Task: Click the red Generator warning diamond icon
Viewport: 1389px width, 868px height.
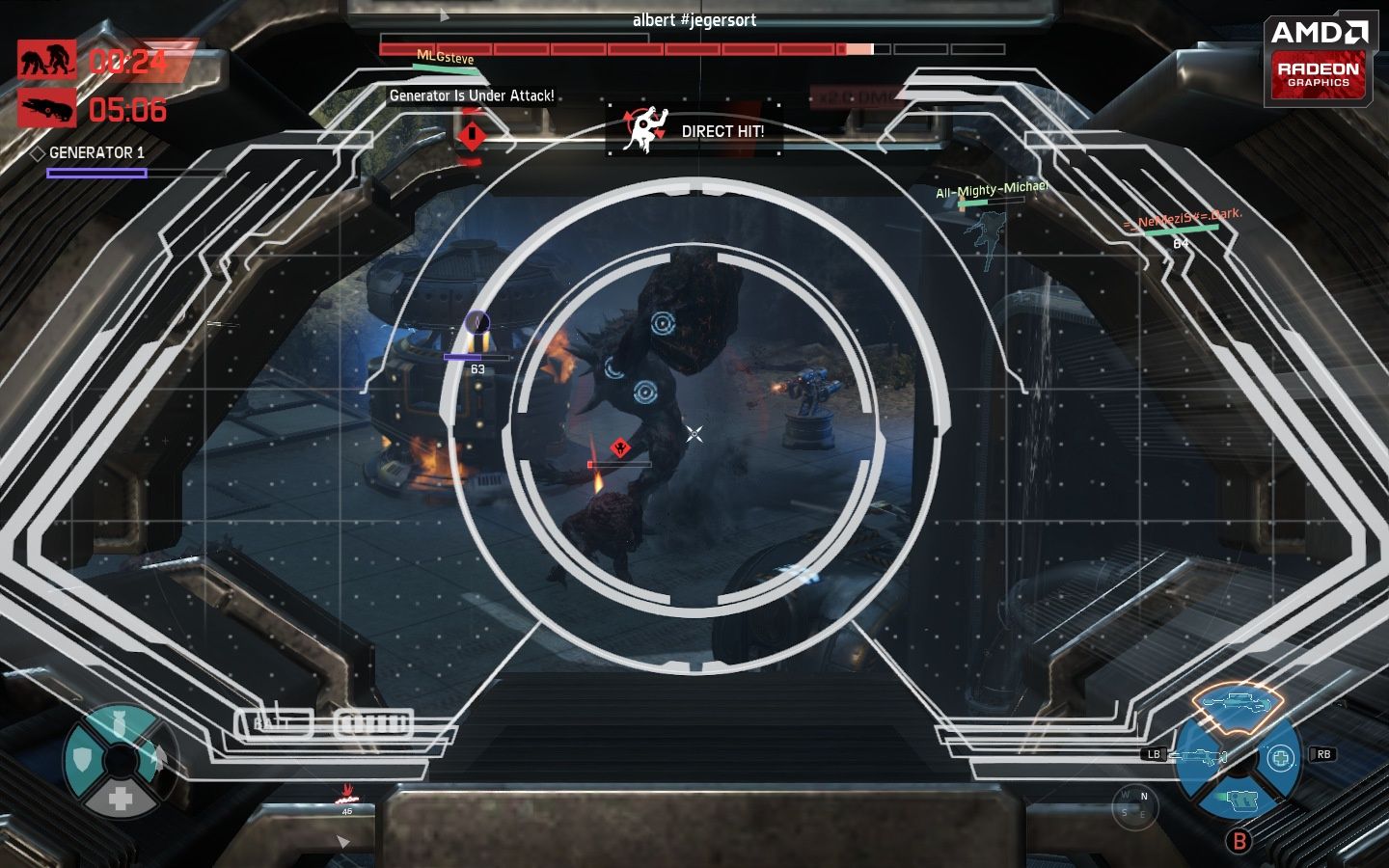Action: tap(472, 135)
